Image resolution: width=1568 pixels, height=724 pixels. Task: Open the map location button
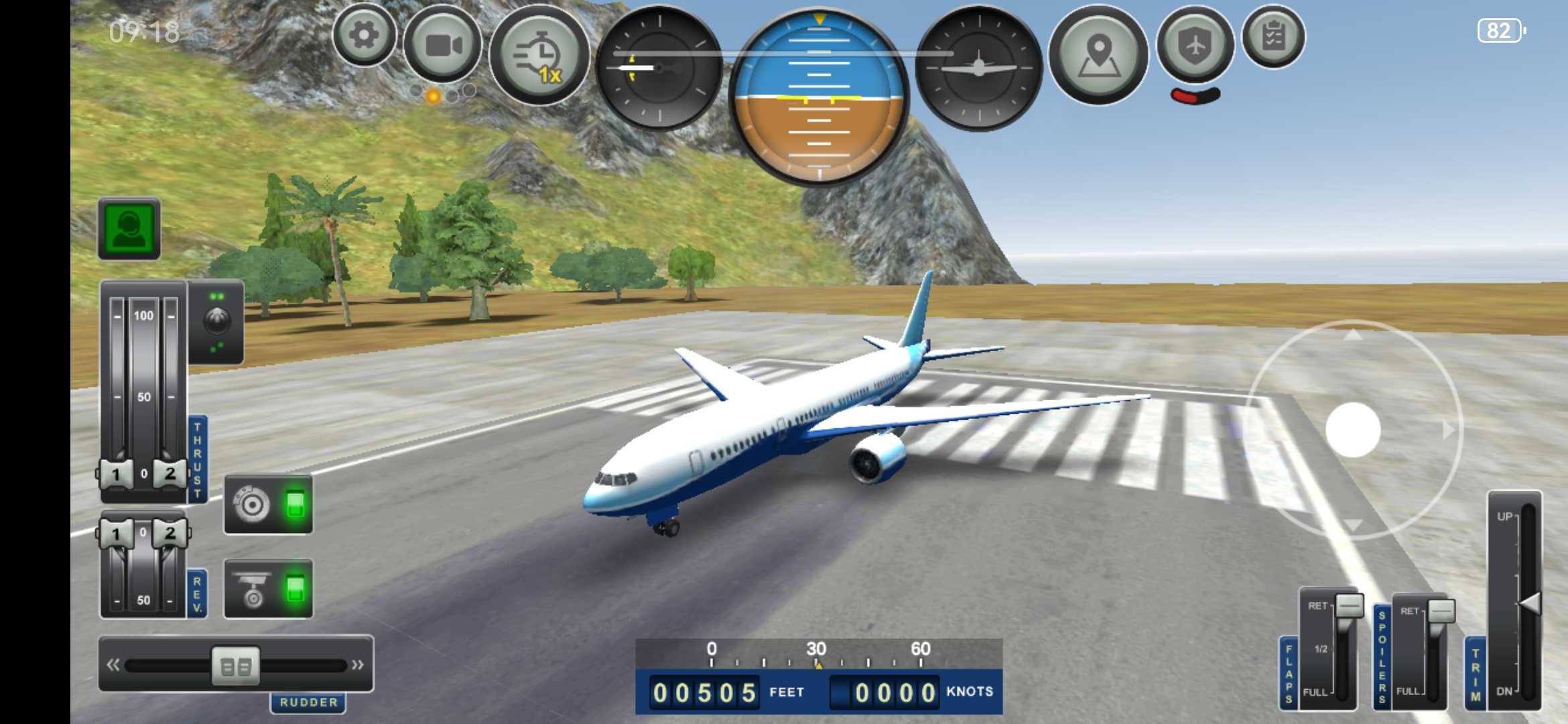pyautogui.click(x=1098, y=55)
